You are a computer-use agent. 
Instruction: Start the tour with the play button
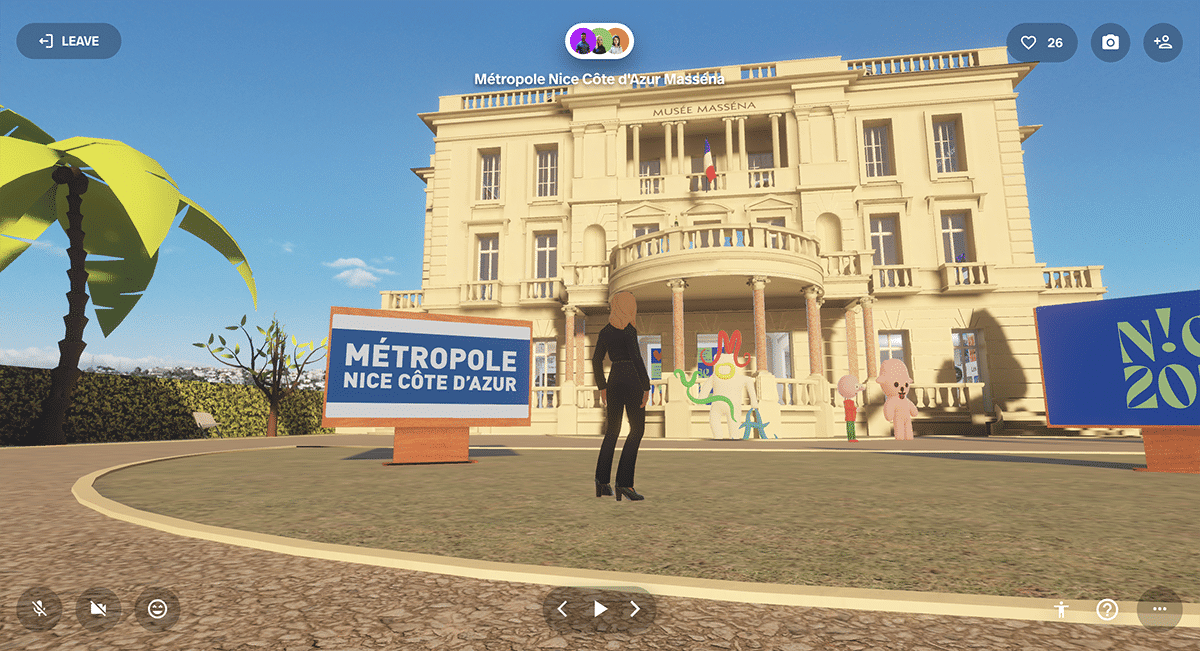pos(600,608)
